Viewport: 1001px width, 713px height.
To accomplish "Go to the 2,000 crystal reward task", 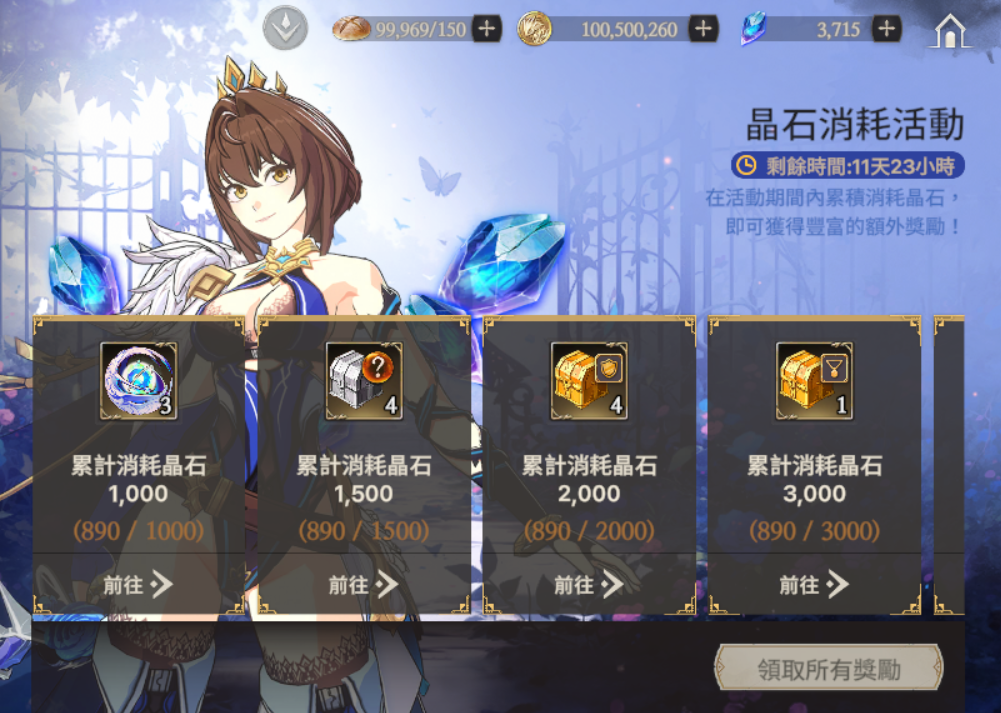I will click(589, 585).
